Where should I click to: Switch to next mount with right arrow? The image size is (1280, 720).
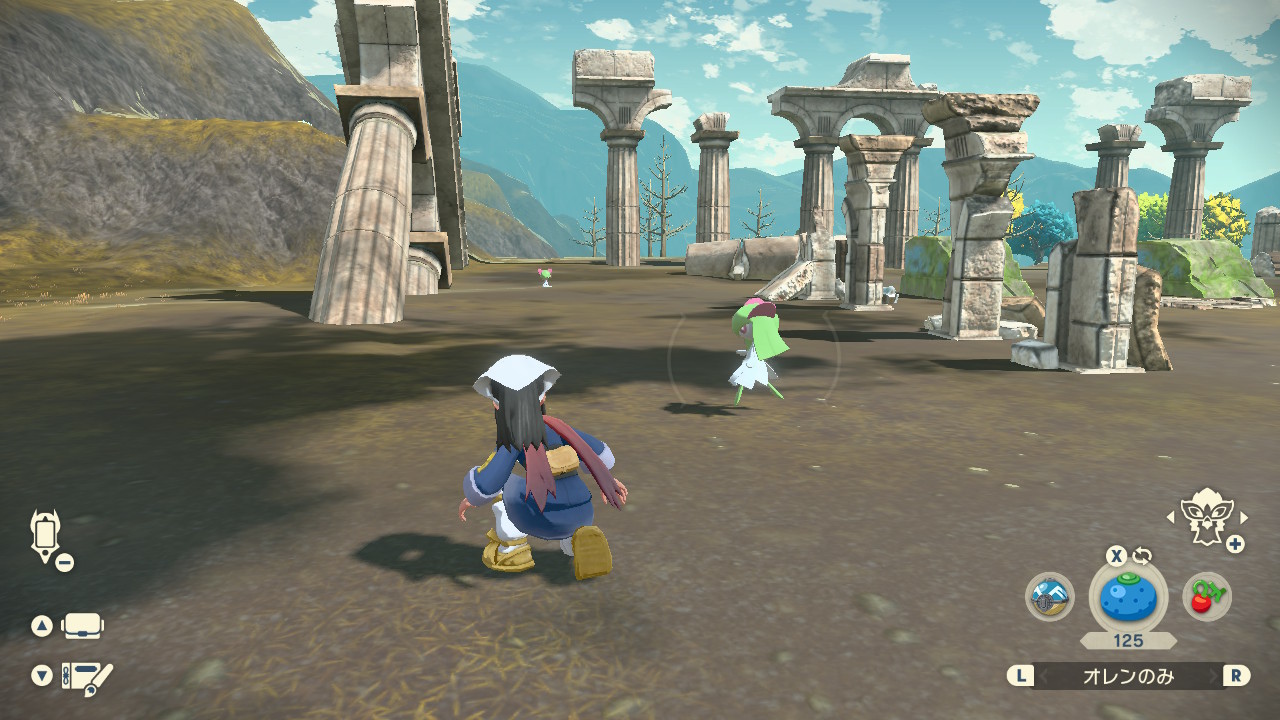point(1244,517)
